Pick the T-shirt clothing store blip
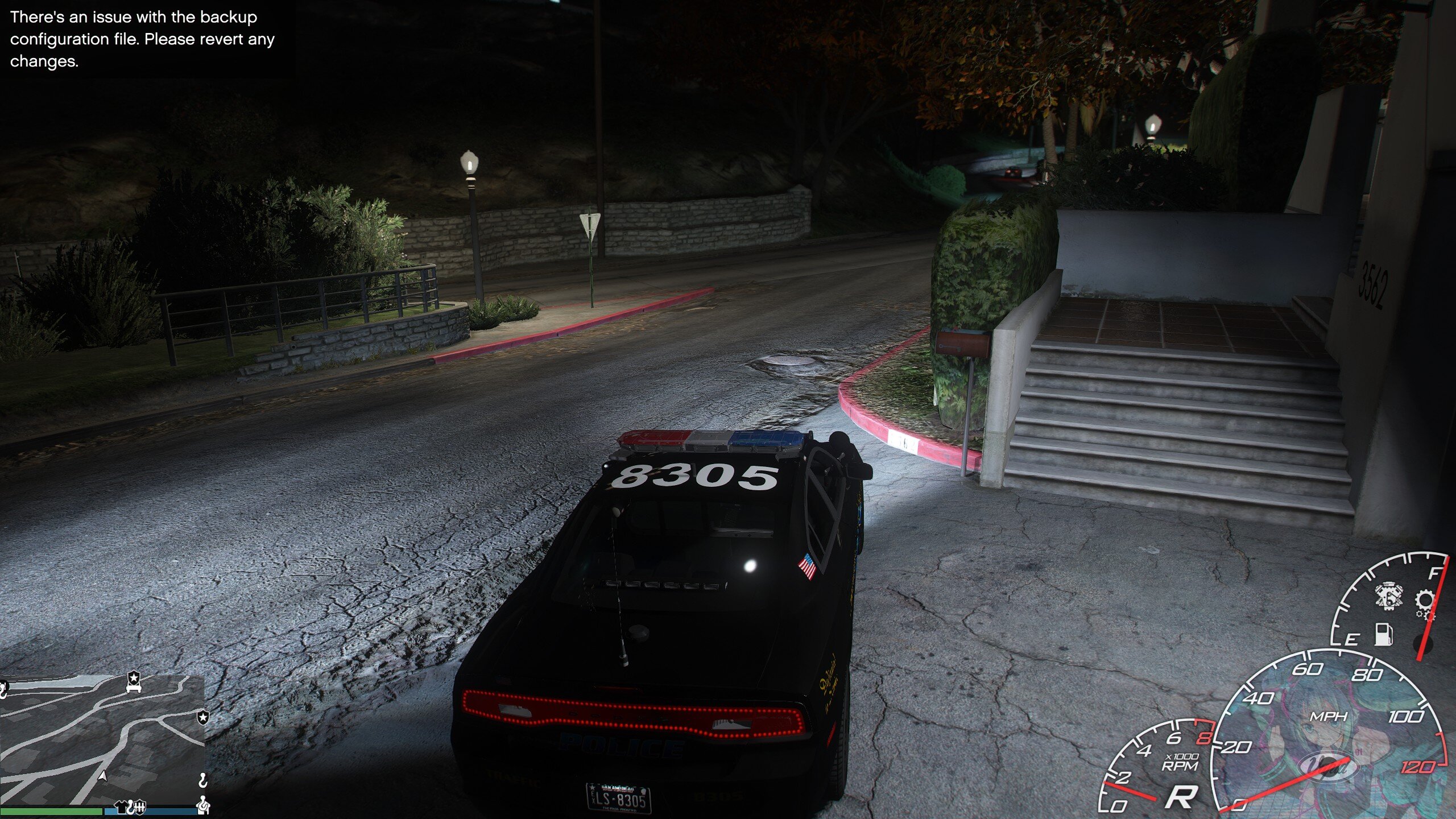The width and height of the screenshot is (1456, 819). [x=121, y=806]
